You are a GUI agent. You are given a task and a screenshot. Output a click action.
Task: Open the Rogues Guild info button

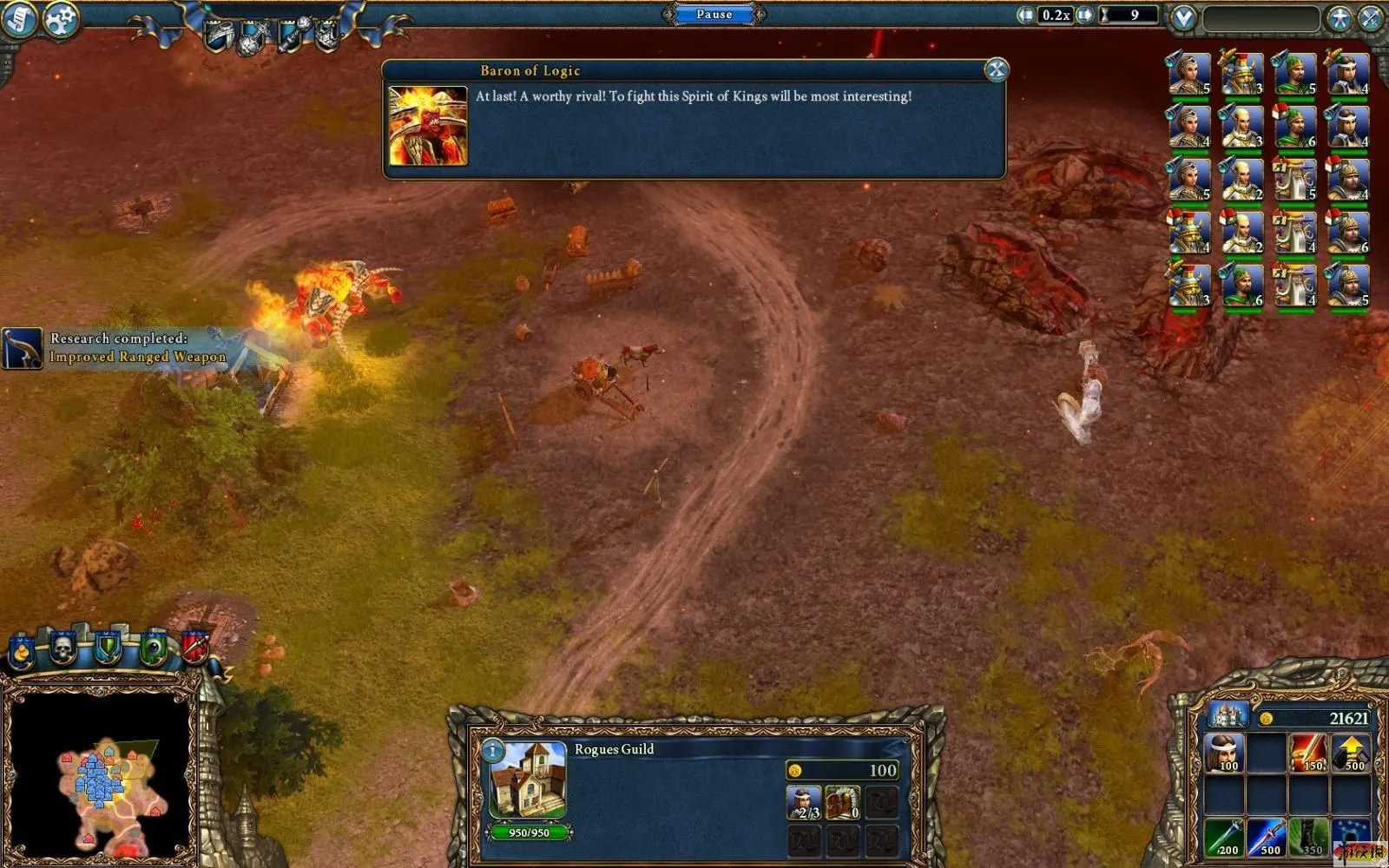[x=492, y=750]
